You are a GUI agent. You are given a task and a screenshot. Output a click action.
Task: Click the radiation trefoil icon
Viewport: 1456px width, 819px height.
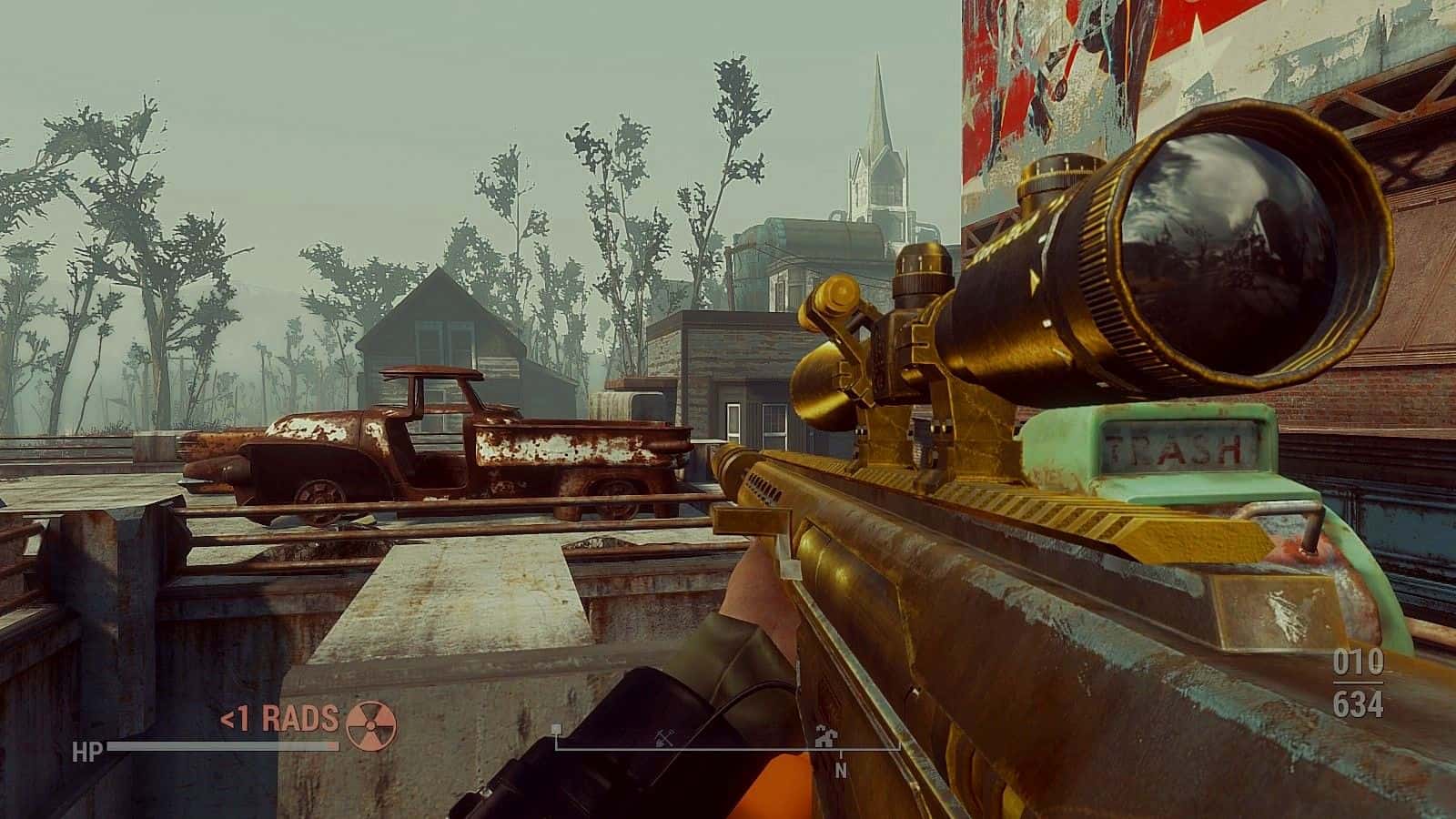(372, 719)
